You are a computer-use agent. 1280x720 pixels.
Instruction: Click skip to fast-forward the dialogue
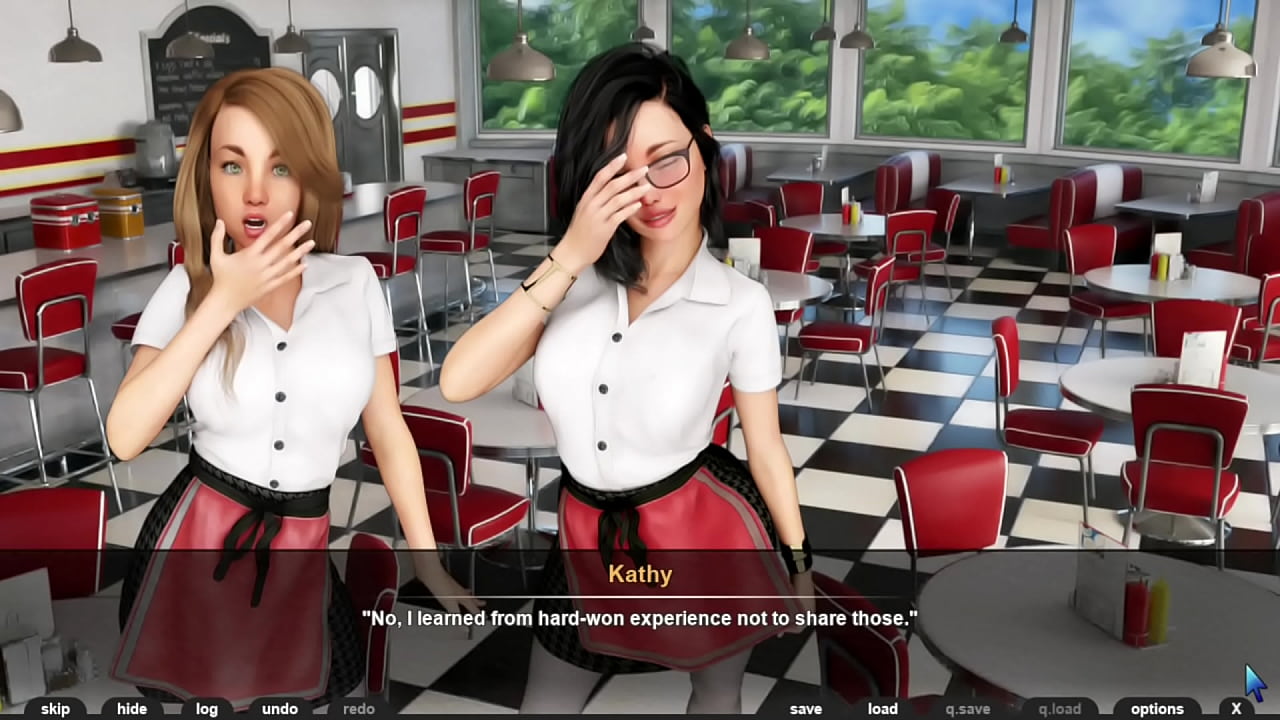55,708
